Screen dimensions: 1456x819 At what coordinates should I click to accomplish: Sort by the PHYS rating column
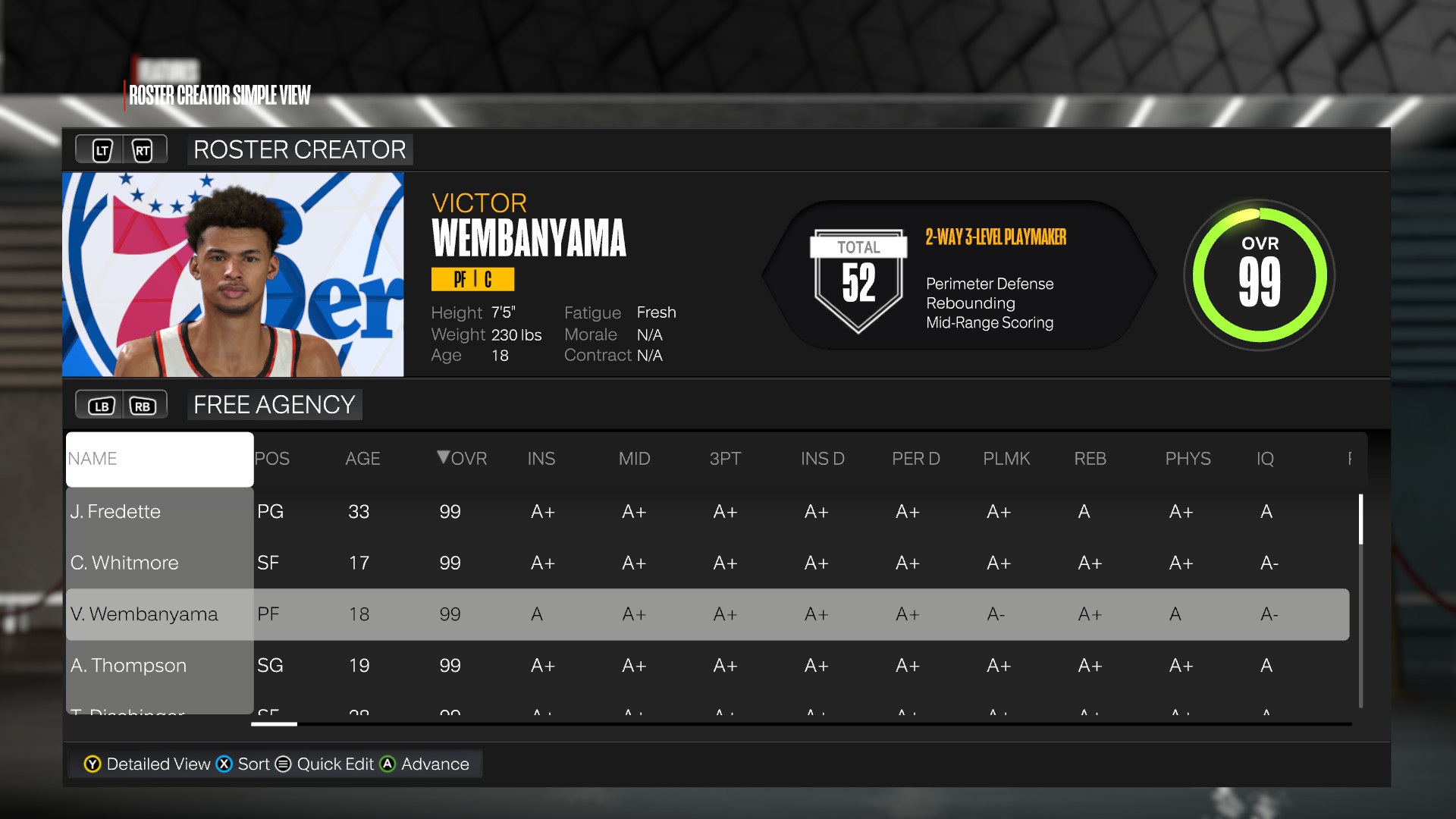(1188, 459)
